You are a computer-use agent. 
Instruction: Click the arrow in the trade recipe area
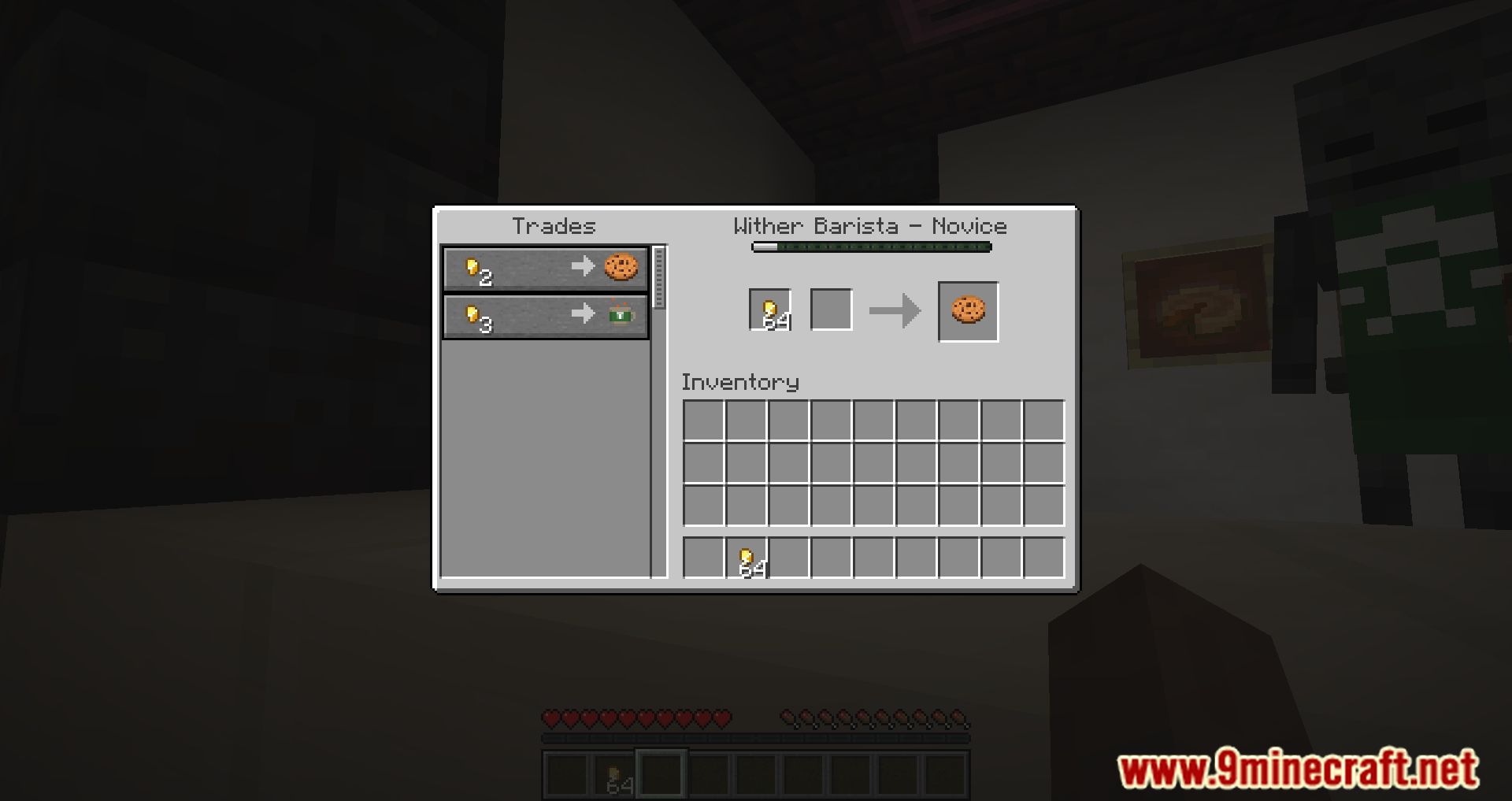point(895,309)
